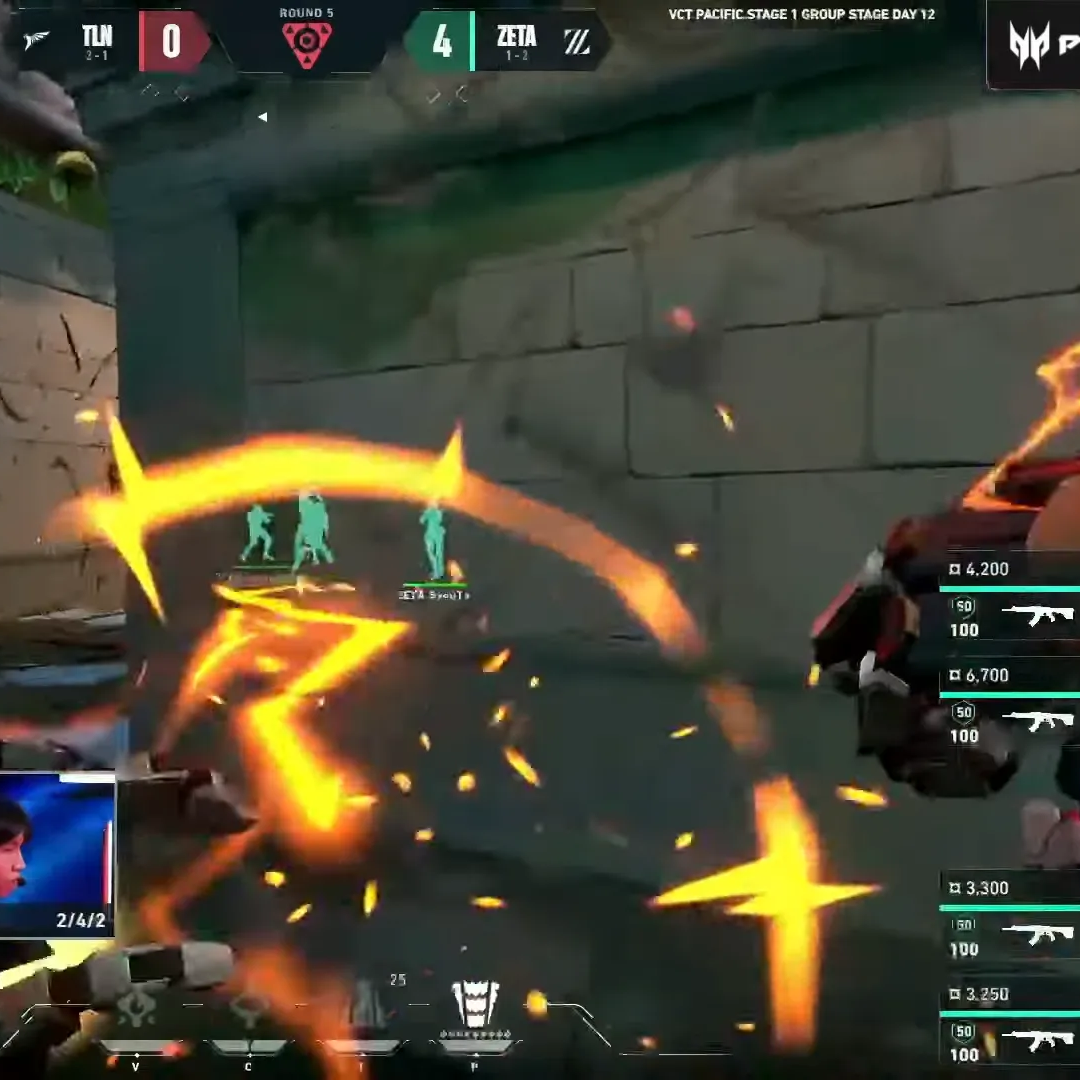Select the player card with 6,700 credits
The height and width of the screenshot is (1080, 1080).
1010,706
